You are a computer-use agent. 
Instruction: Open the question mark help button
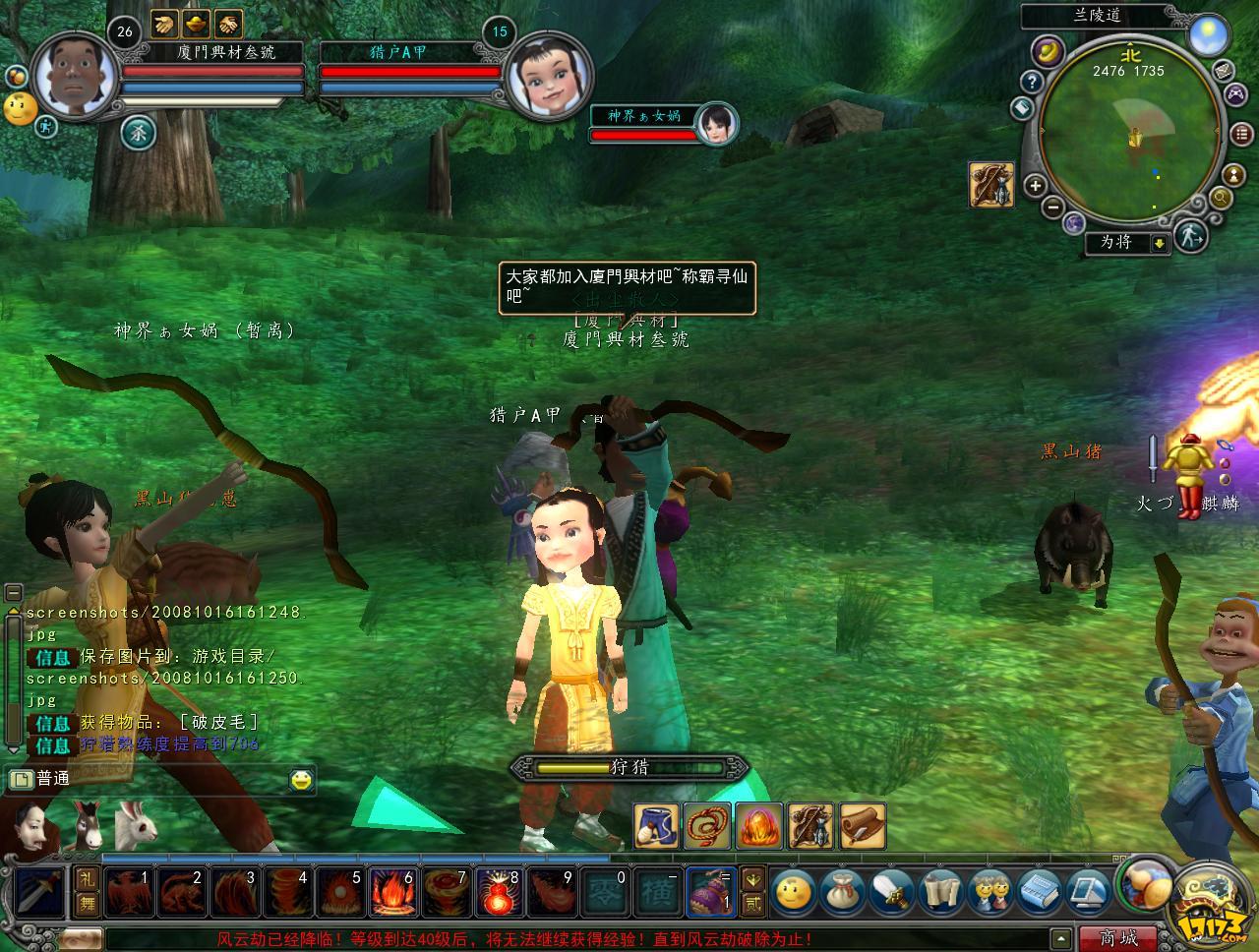pos(1031,82)
